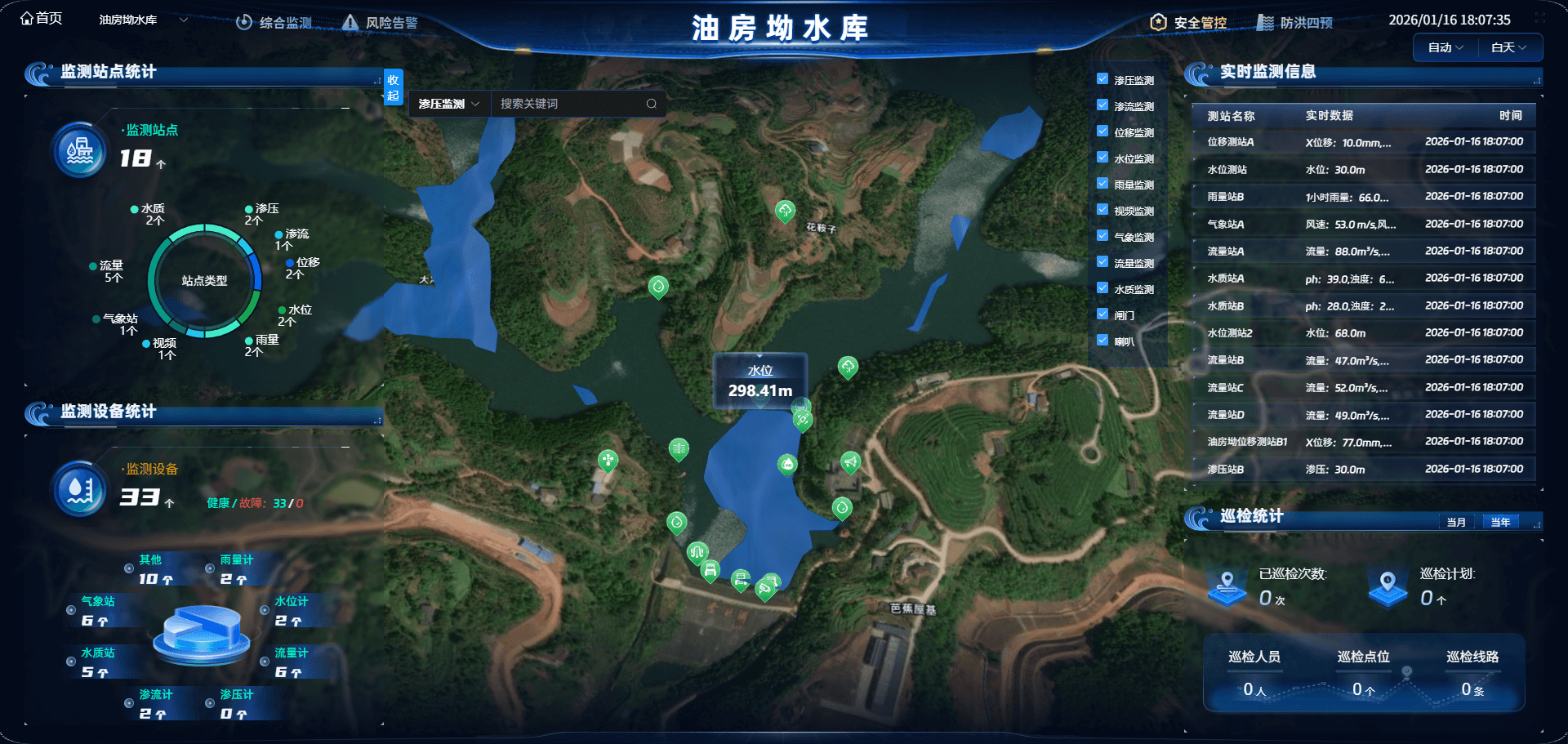This screenshot has width=1568, height=744.
Task: Open the 渗压监测 search filter dropdown
Action: (x=448, y=103)
